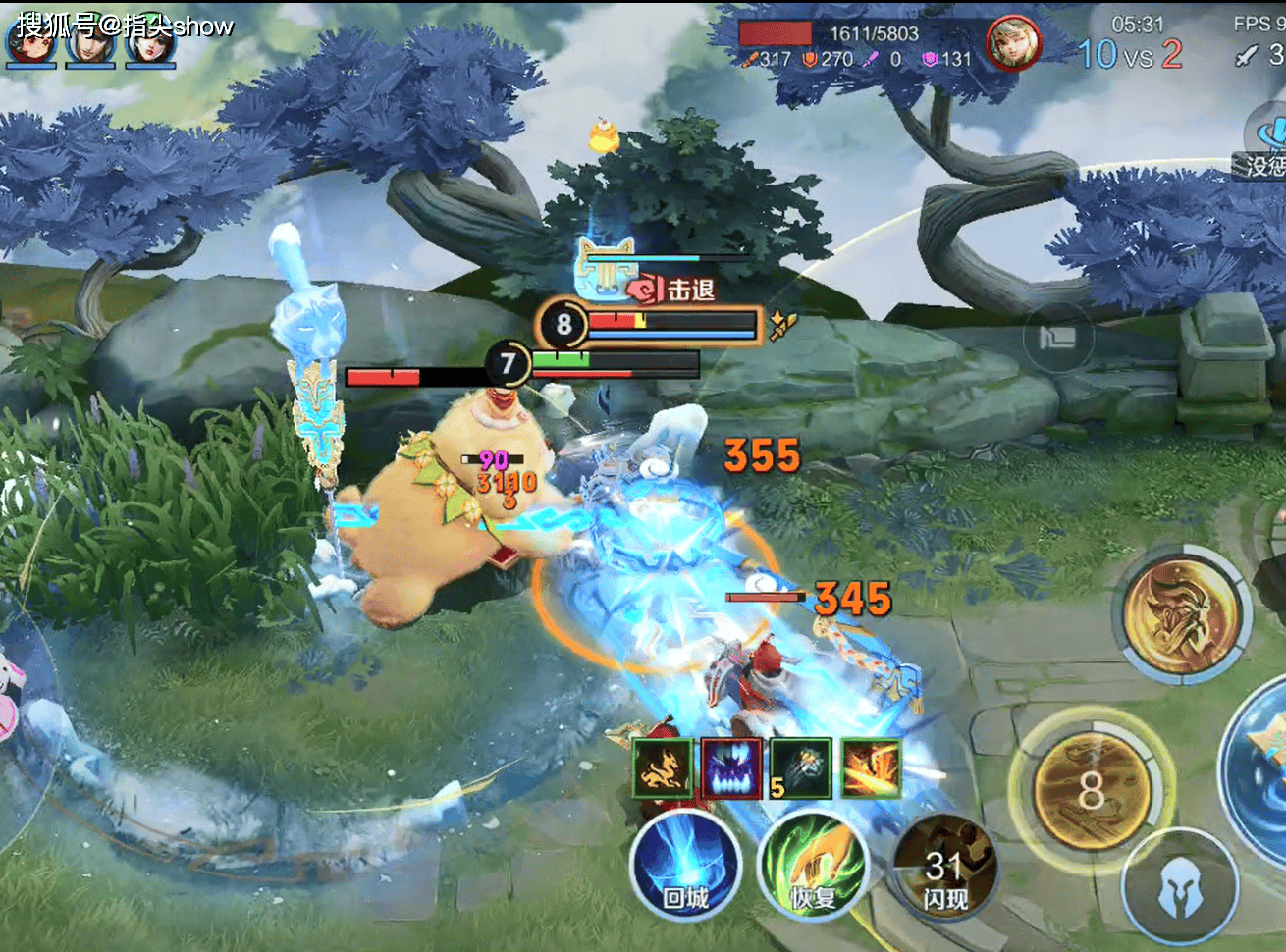The height and width of the screenshot is (952, 1286).
Task: Select the blue fangs buff icon
Action: (732, 768)
